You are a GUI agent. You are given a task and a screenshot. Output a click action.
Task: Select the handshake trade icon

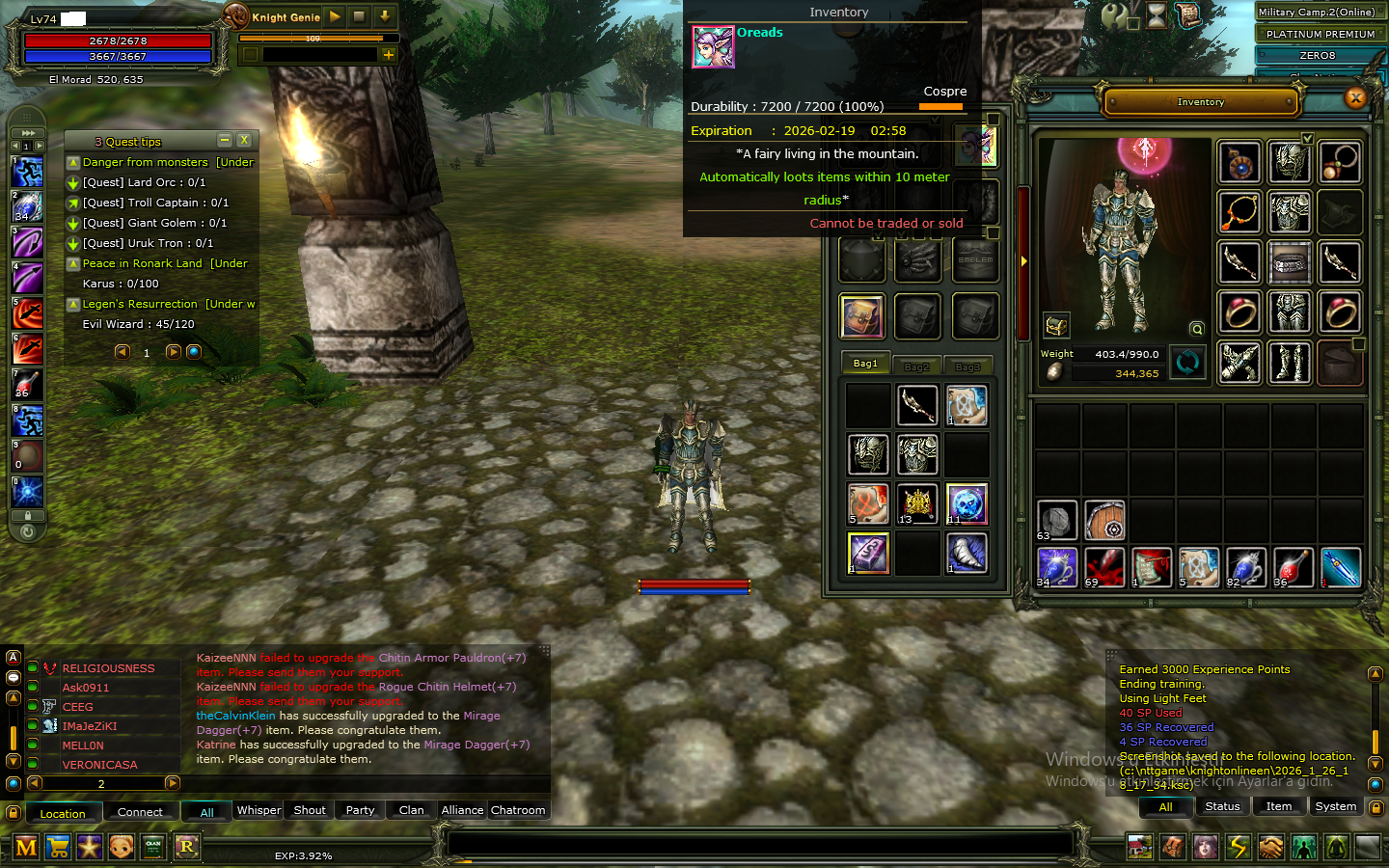pyautogui.click(x=1271, y=846)
